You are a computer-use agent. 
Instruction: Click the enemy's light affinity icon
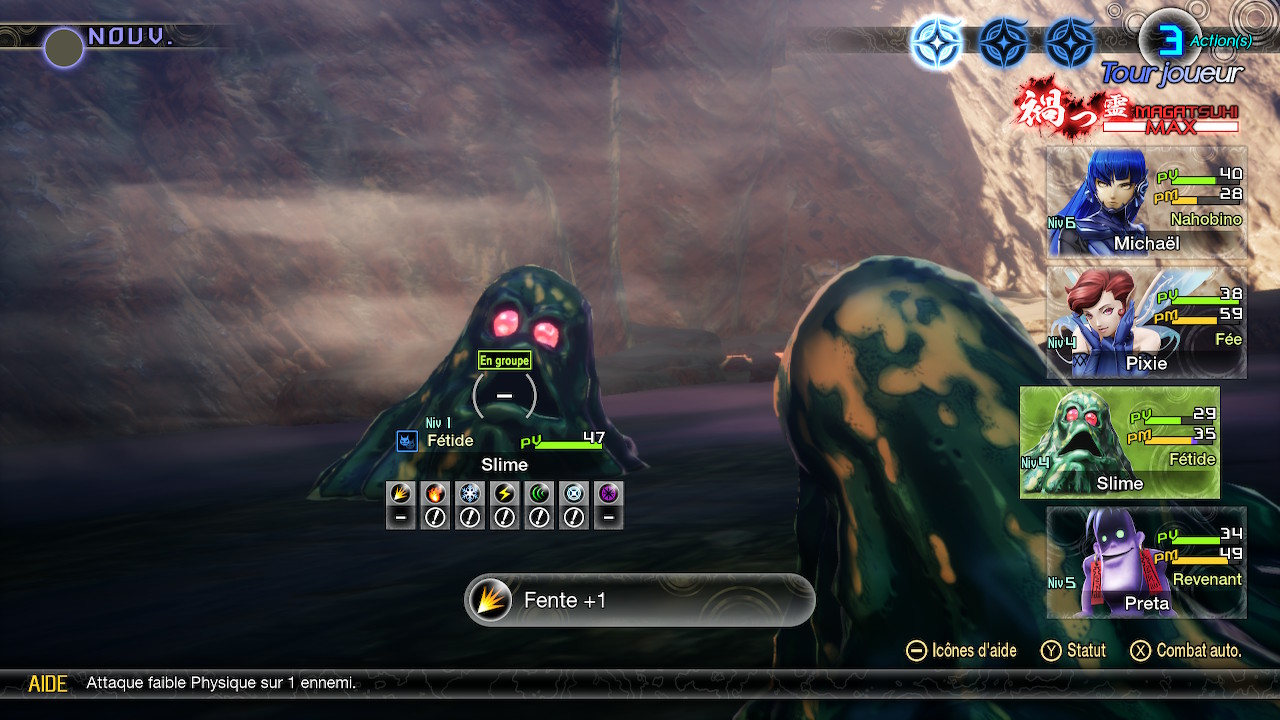pyautogui.click(x=574, y=493)
